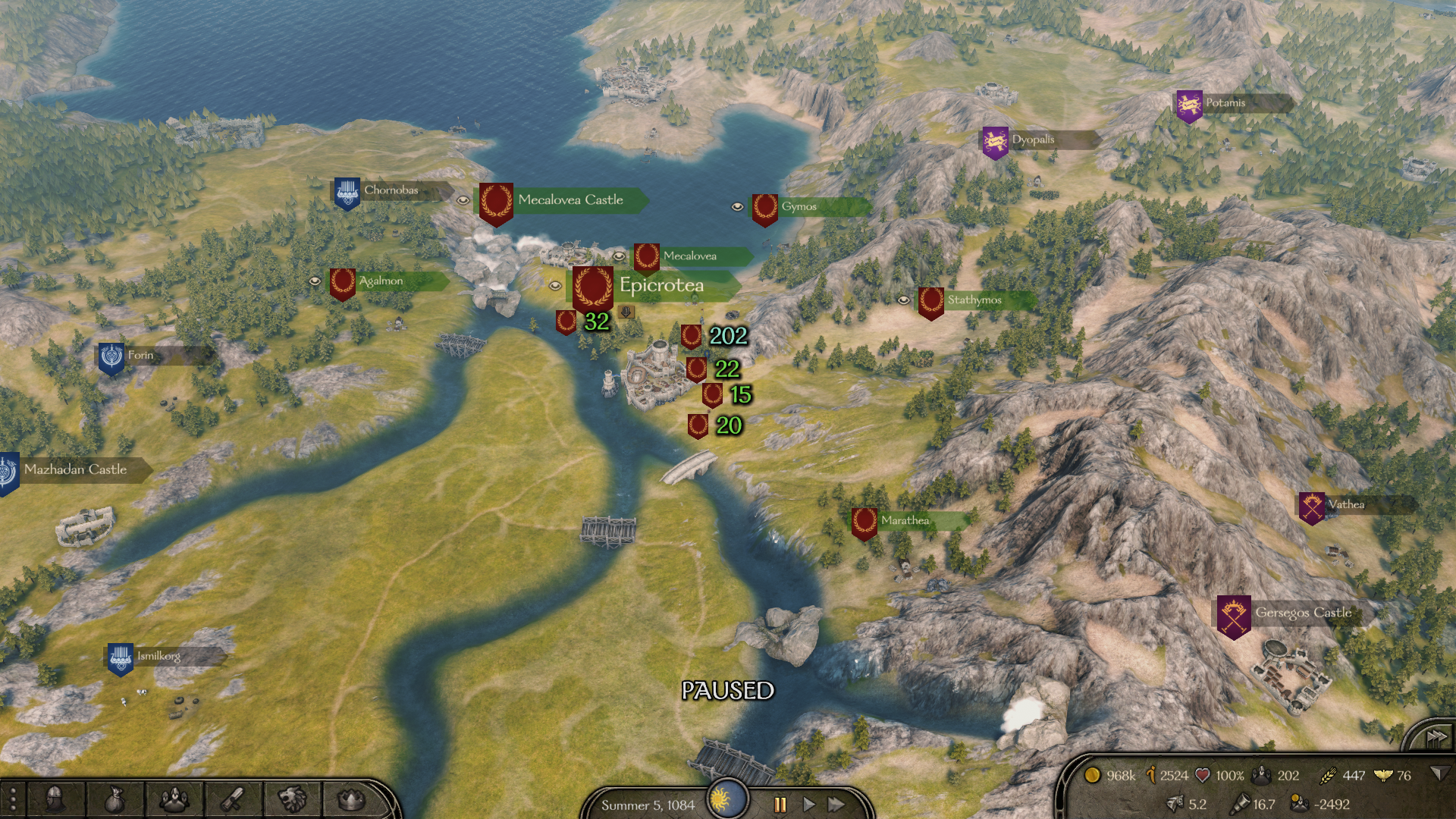Viewport: 1456px width, 819px height.
Task: Choose the Gersegos Castle nameplate
Action: pyautogui.click(x=1303, y=613)
